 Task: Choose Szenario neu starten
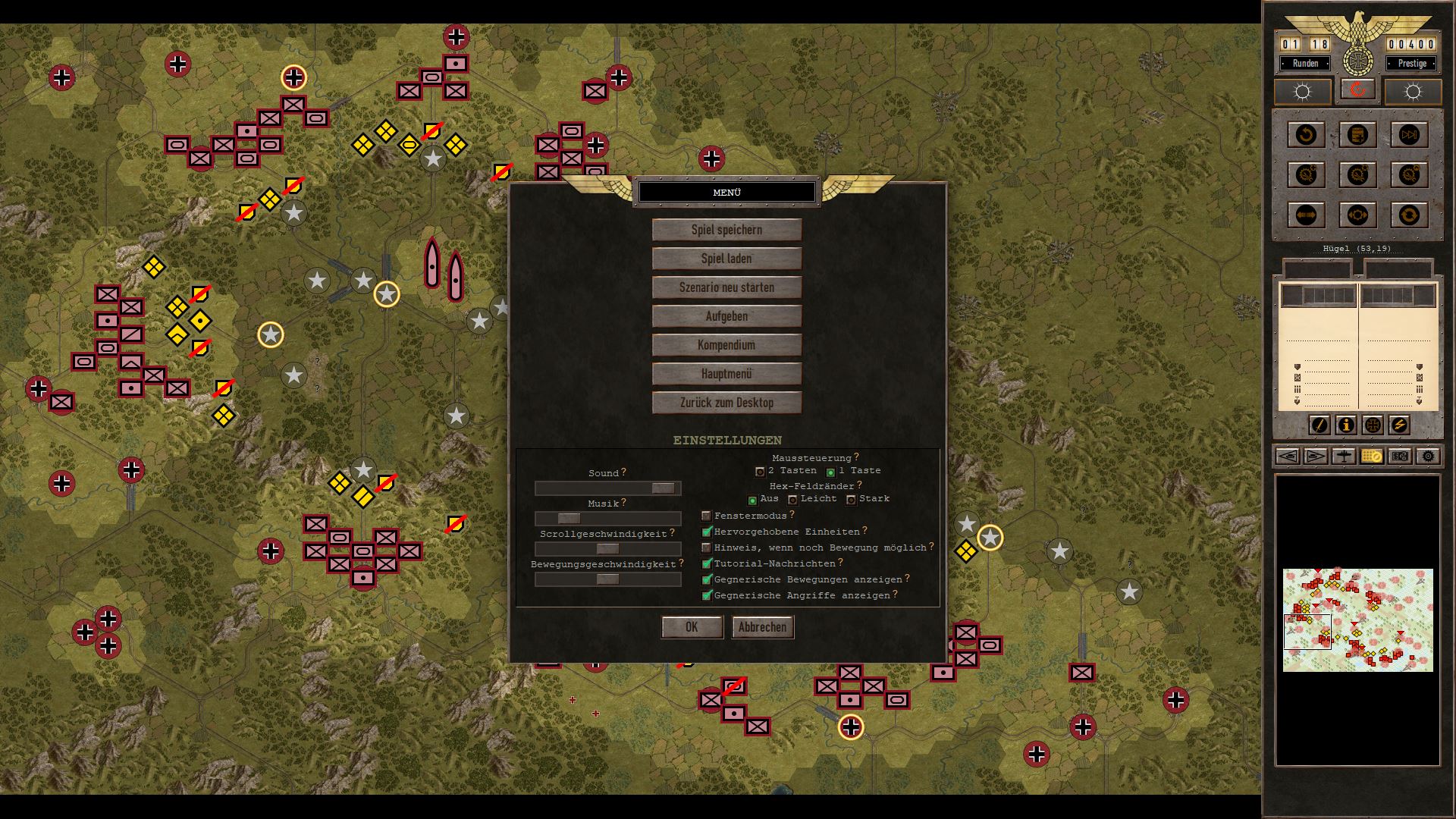726,287
